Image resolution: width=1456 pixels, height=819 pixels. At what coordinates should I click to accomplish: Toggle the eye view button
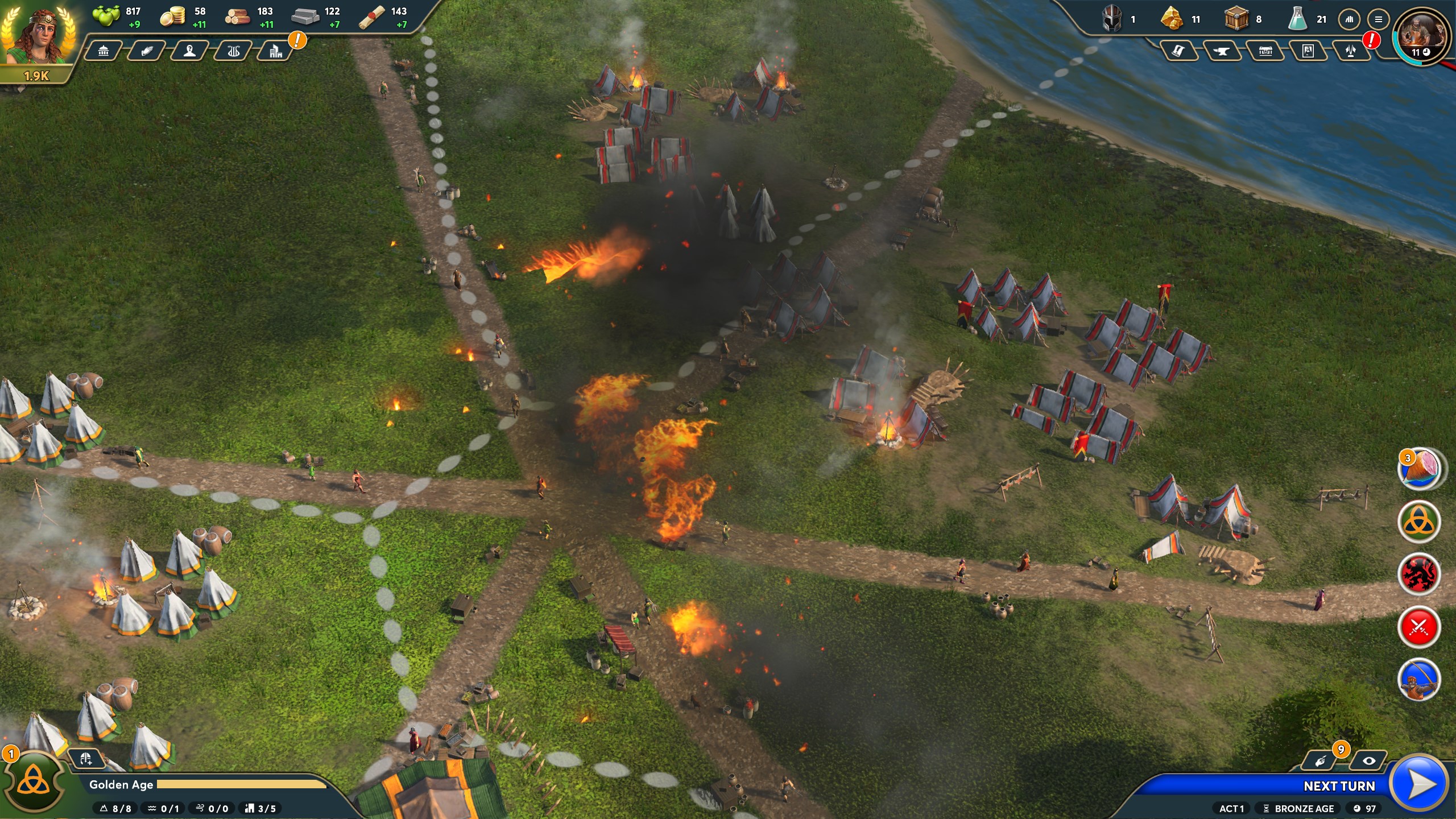[x=1368, y=761]
